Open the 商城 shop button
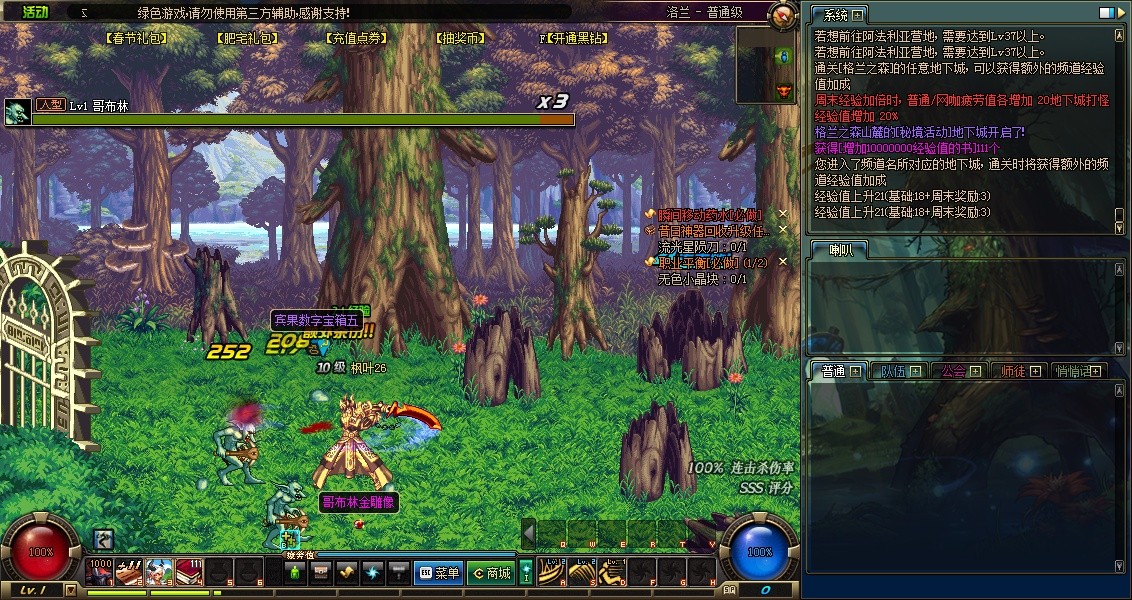 click(x=490, y=573)
